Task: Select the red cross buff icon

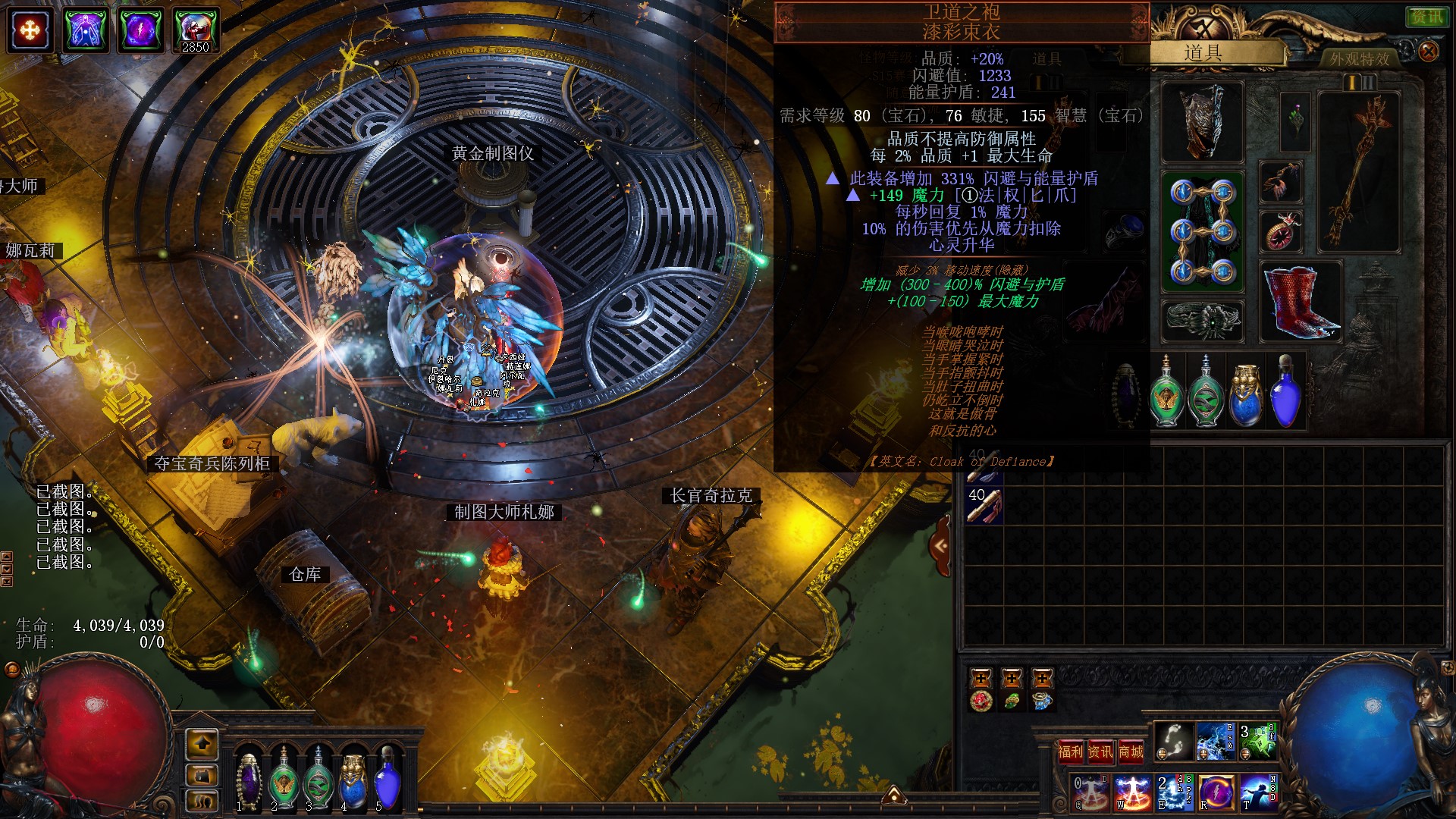Action: 30,30
